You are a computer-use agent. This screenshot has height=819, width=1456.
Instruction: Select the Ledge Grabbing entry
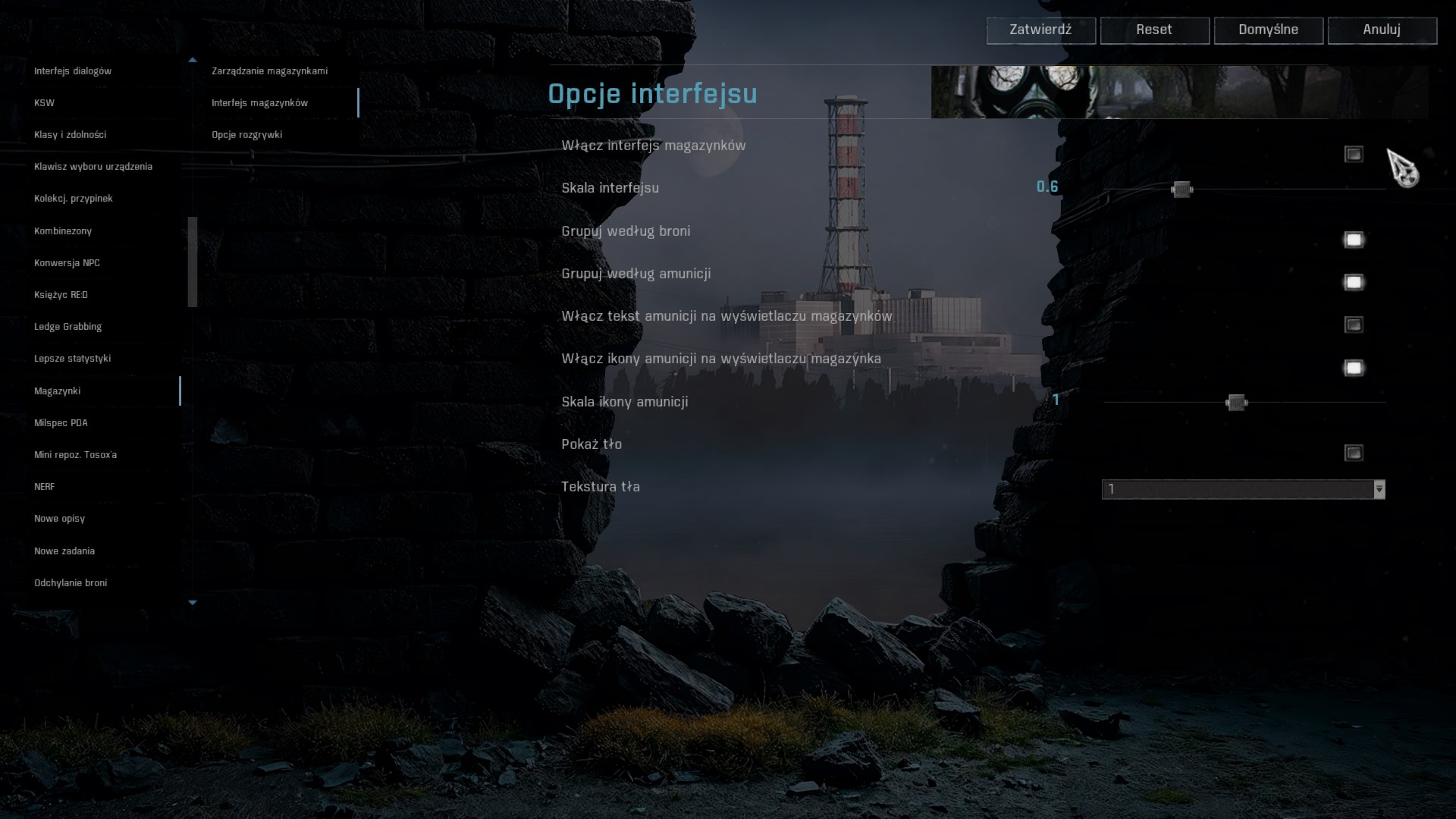click(67, 327)
